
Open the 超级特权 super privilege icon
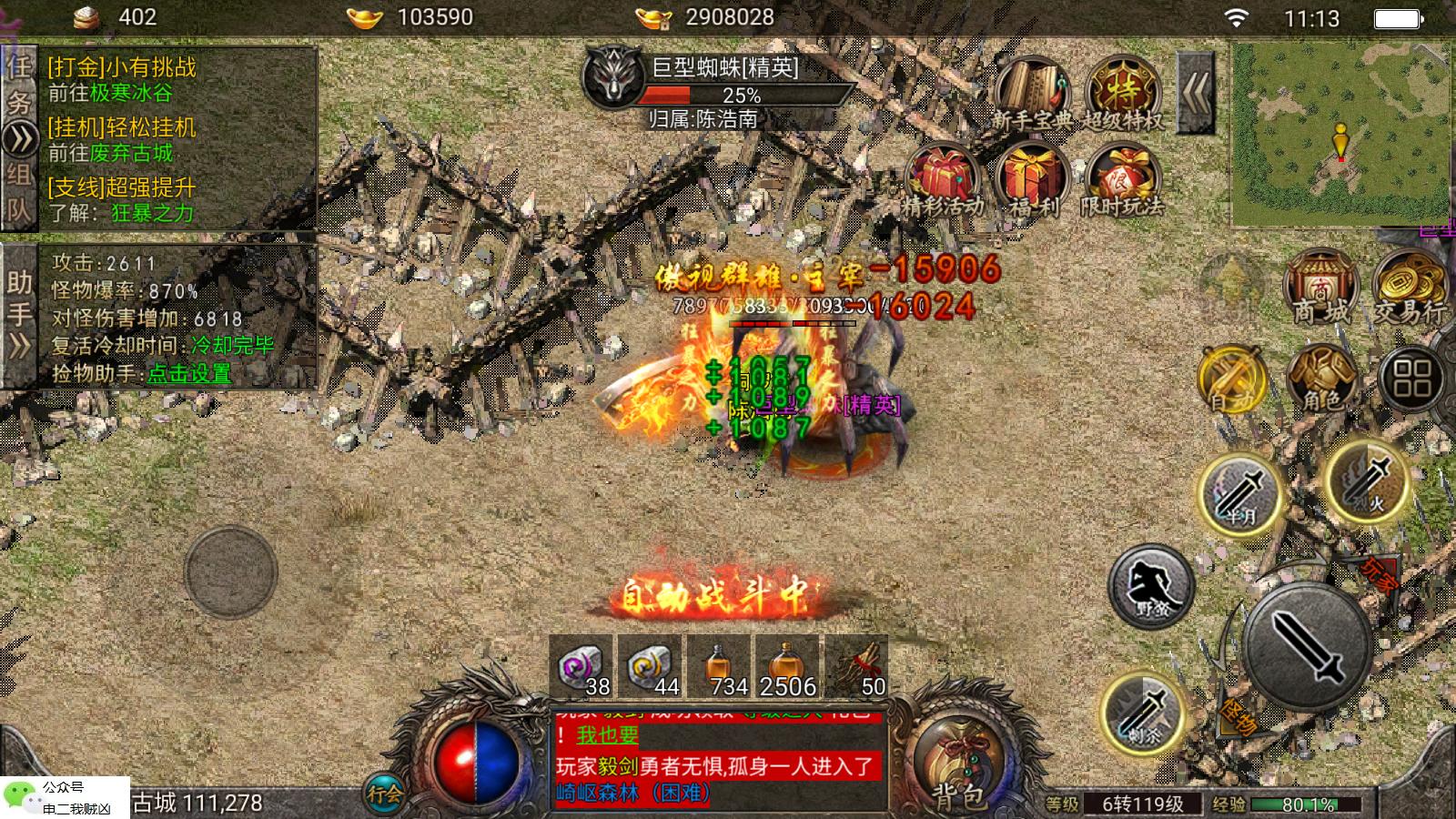coord(1123,93)
